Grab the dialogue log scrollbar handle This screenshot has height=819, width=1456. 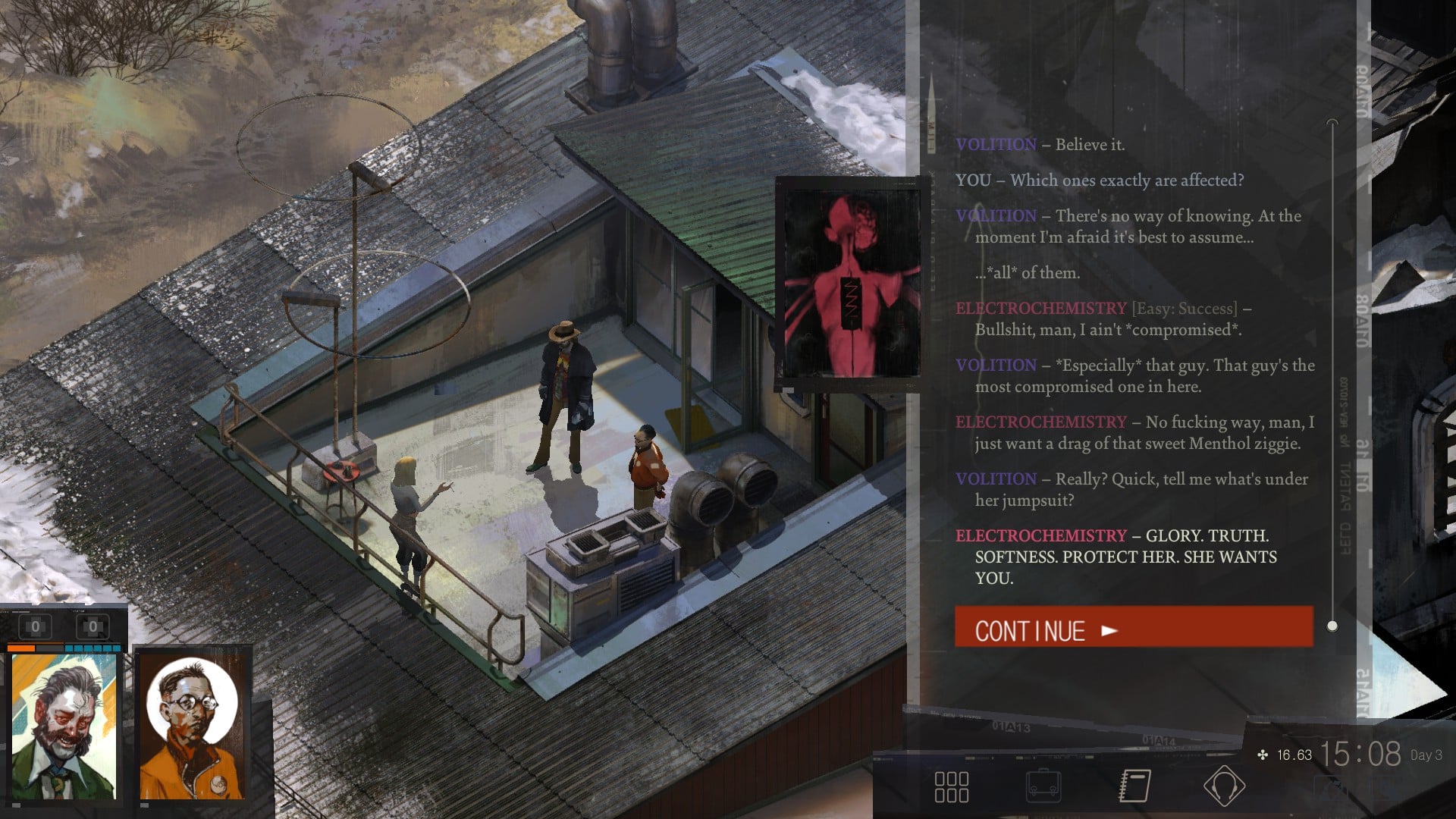pyautogui.click(x=1332, y=626)
